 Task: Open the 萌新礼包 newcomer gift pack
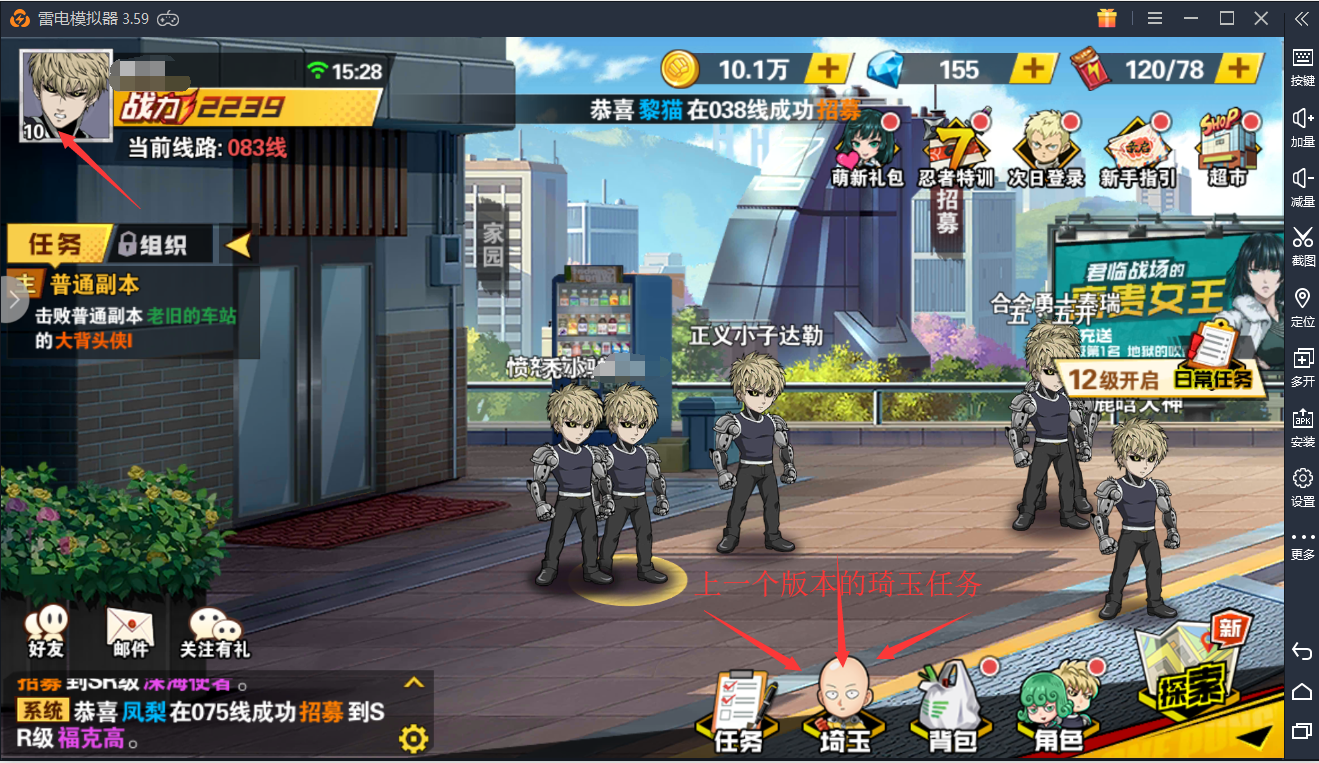pyautogui.click(x=867, y=152)
